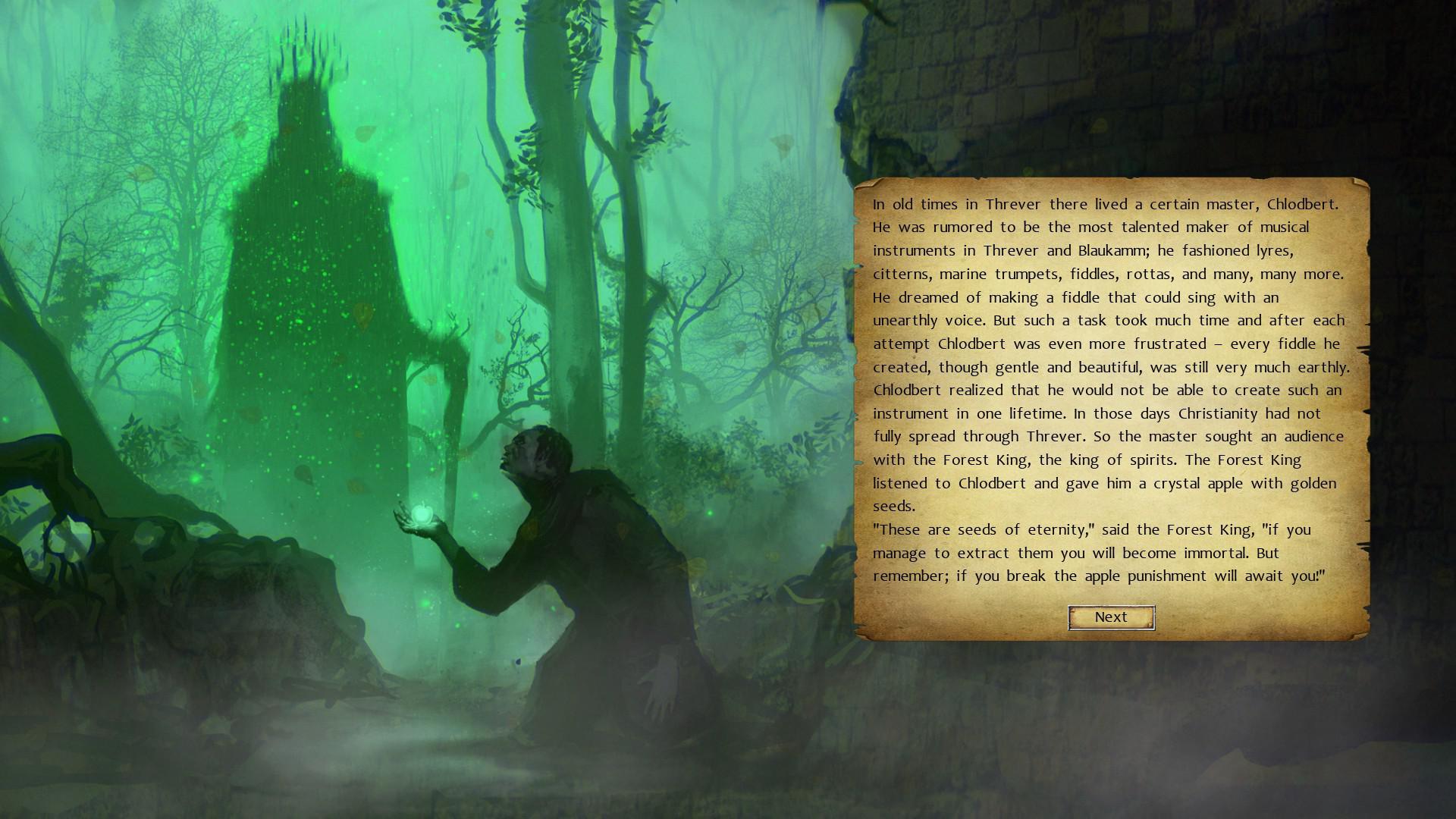
Task: Click the glowing crystal apple
Action: (x=423, y=513)
